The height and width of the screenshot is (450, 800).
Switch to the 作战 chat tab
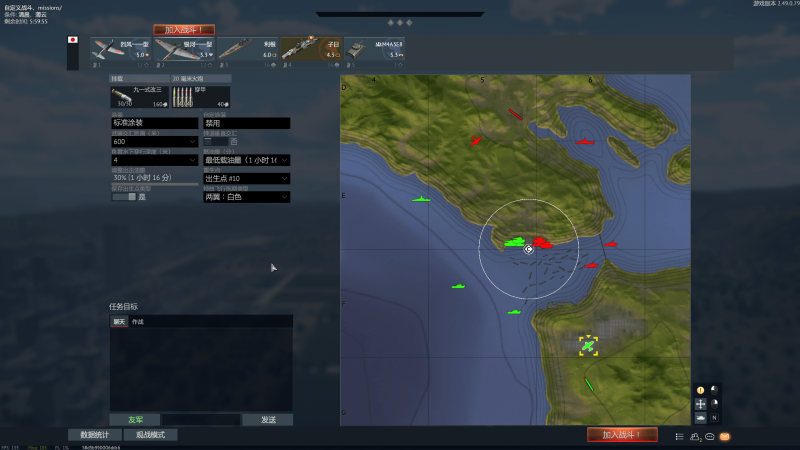click(138, 322)
